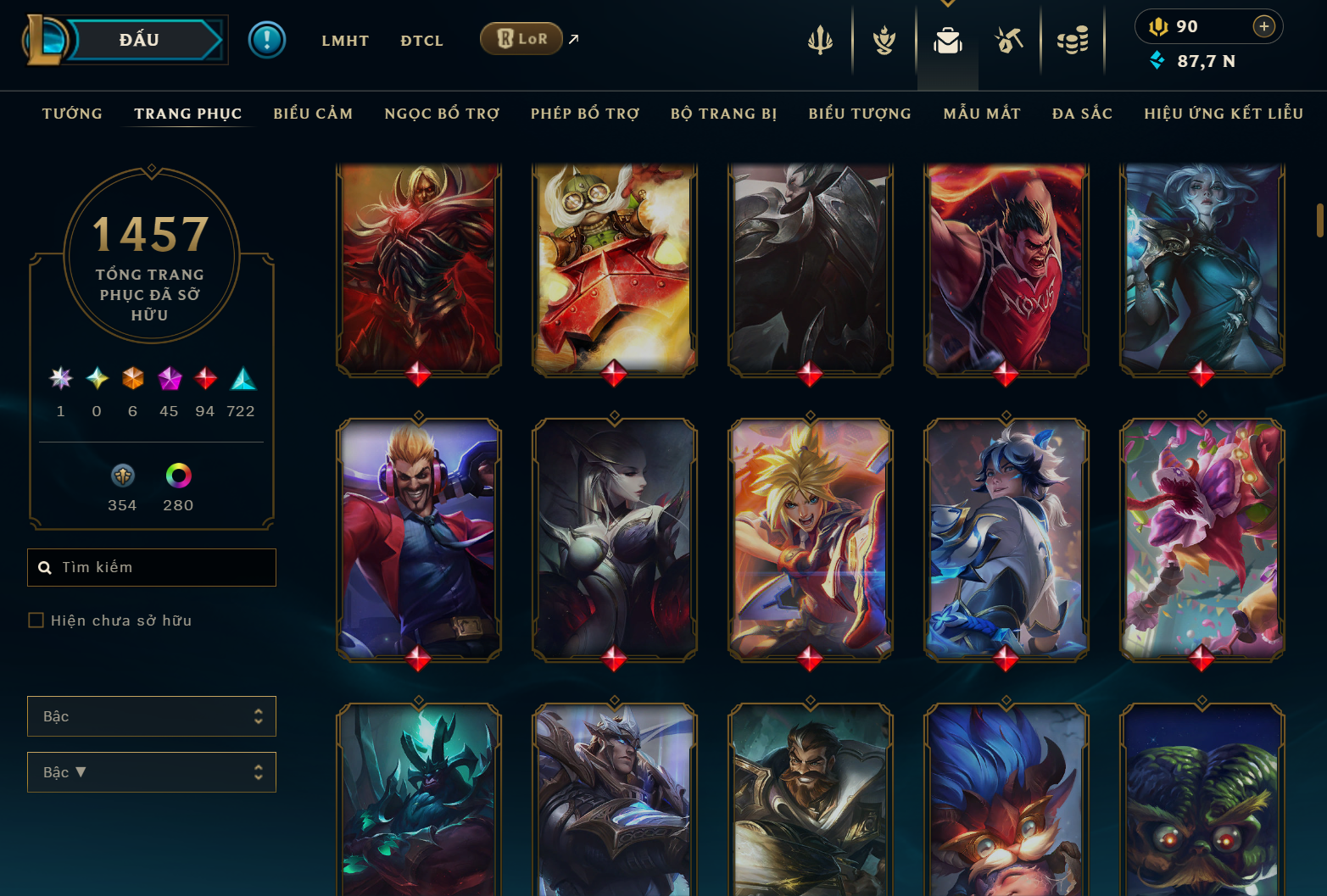Switch to the TƯỚNG tab
1327x896 pixels.
coord(72,114)
